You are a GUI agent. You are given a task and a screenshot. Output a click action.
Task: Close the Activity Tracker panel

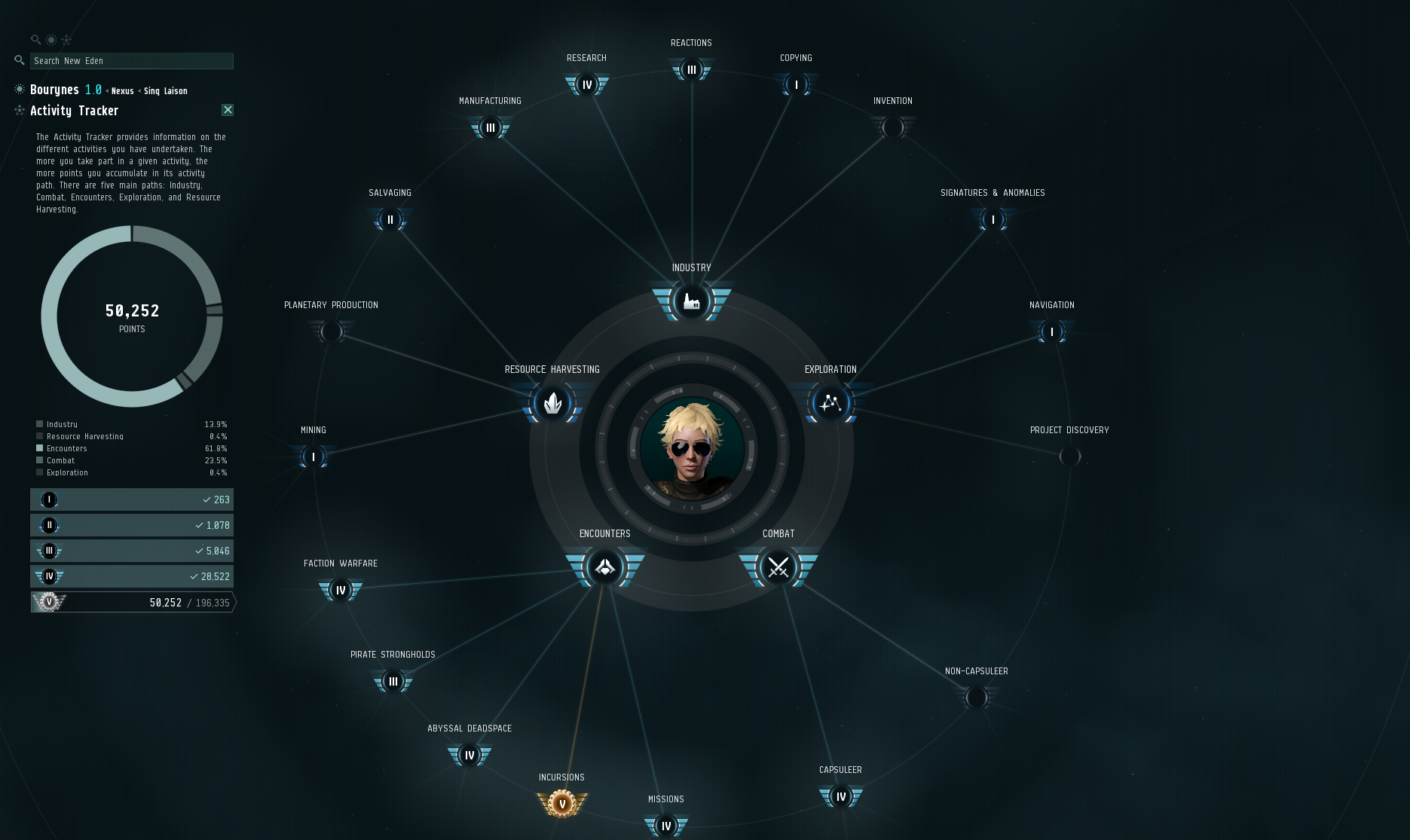227,110
